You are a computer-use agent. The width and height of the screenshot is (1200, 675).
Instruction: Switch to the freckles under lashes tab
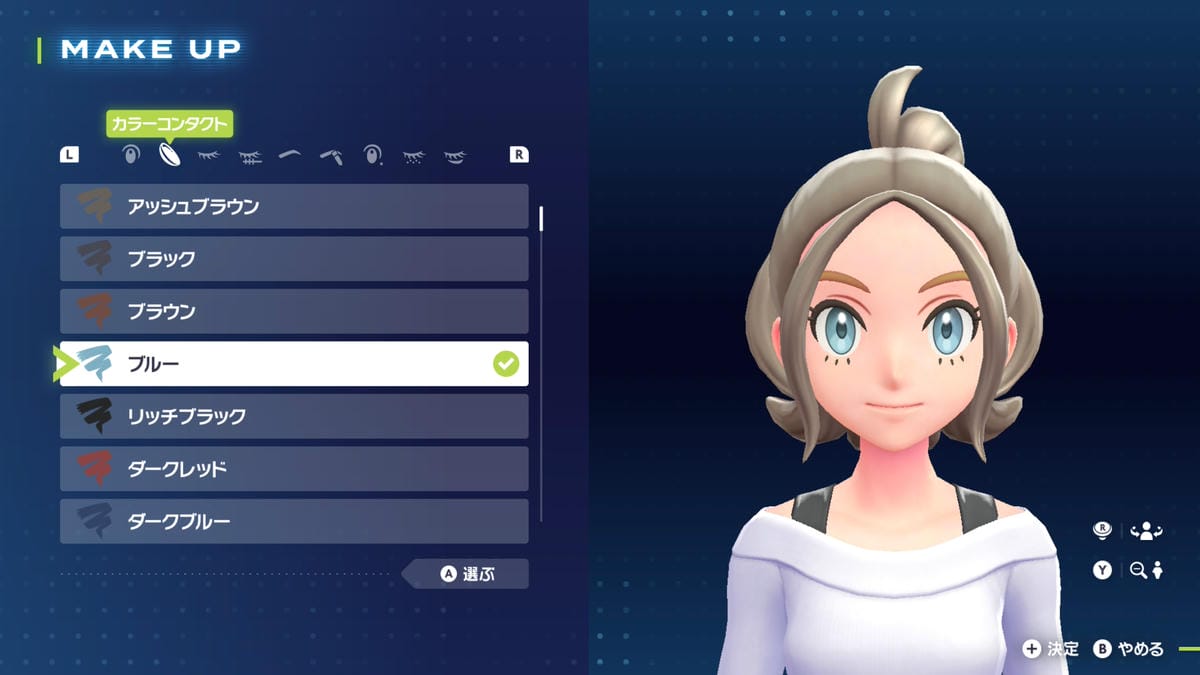point(413,156)
